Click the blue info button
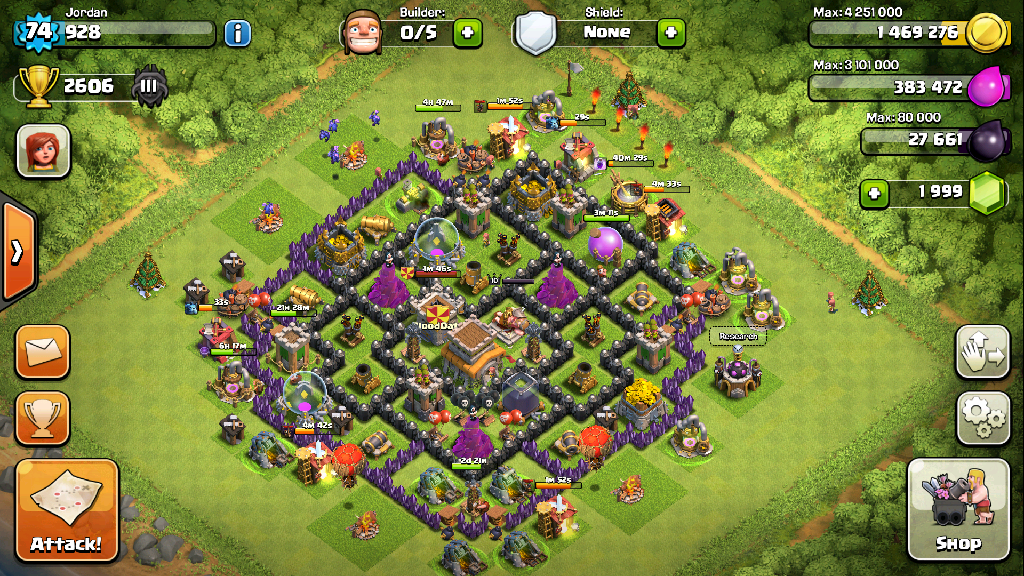This screenshot has height=576, width=1024. [237, 33]
